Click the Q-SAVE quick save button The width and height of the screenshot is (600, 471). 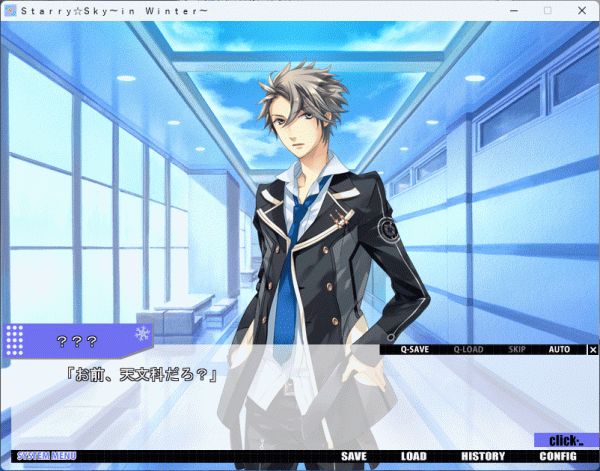(x=414, y=350)
